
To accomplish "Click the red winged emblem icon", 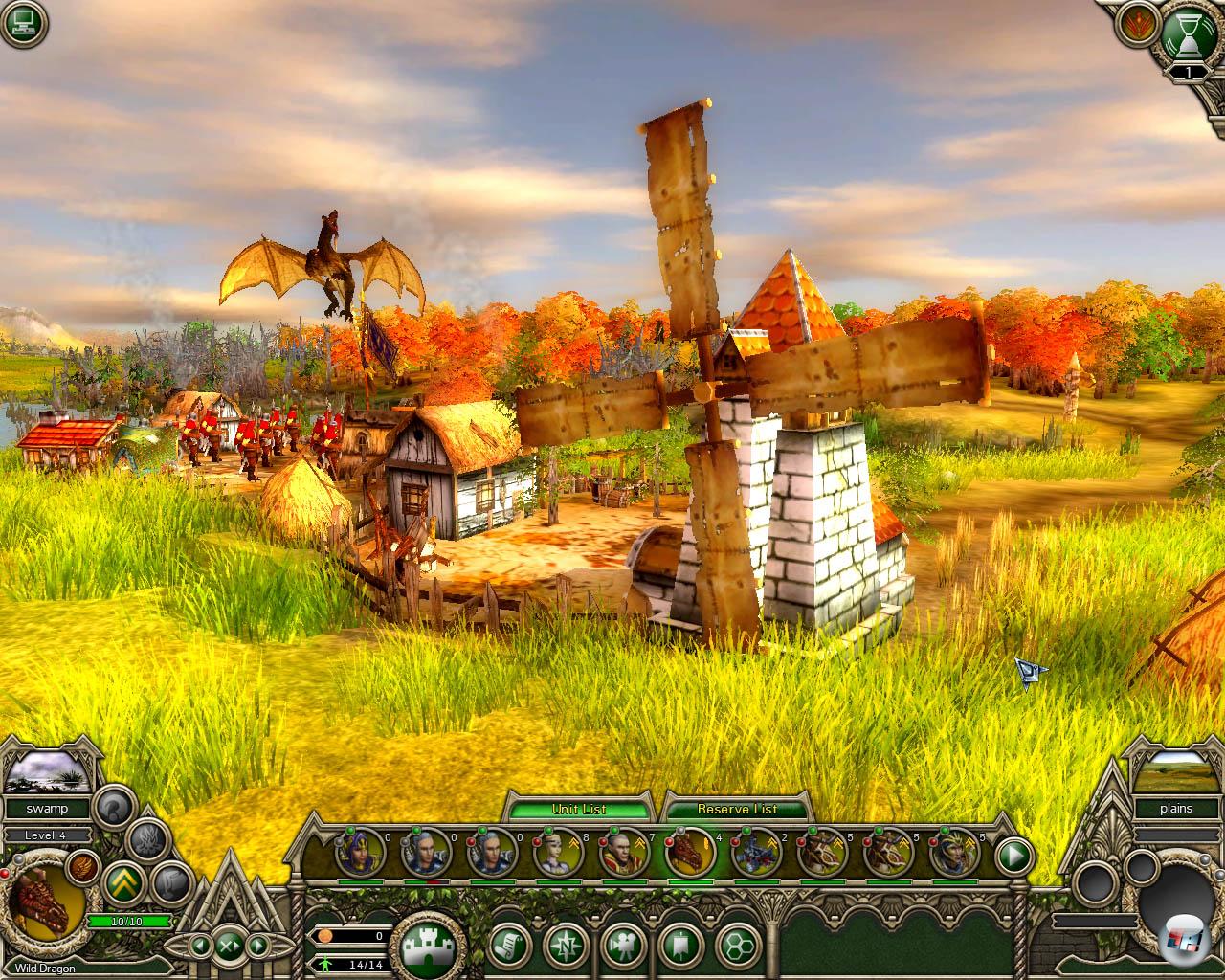I will coord(1139,25).
